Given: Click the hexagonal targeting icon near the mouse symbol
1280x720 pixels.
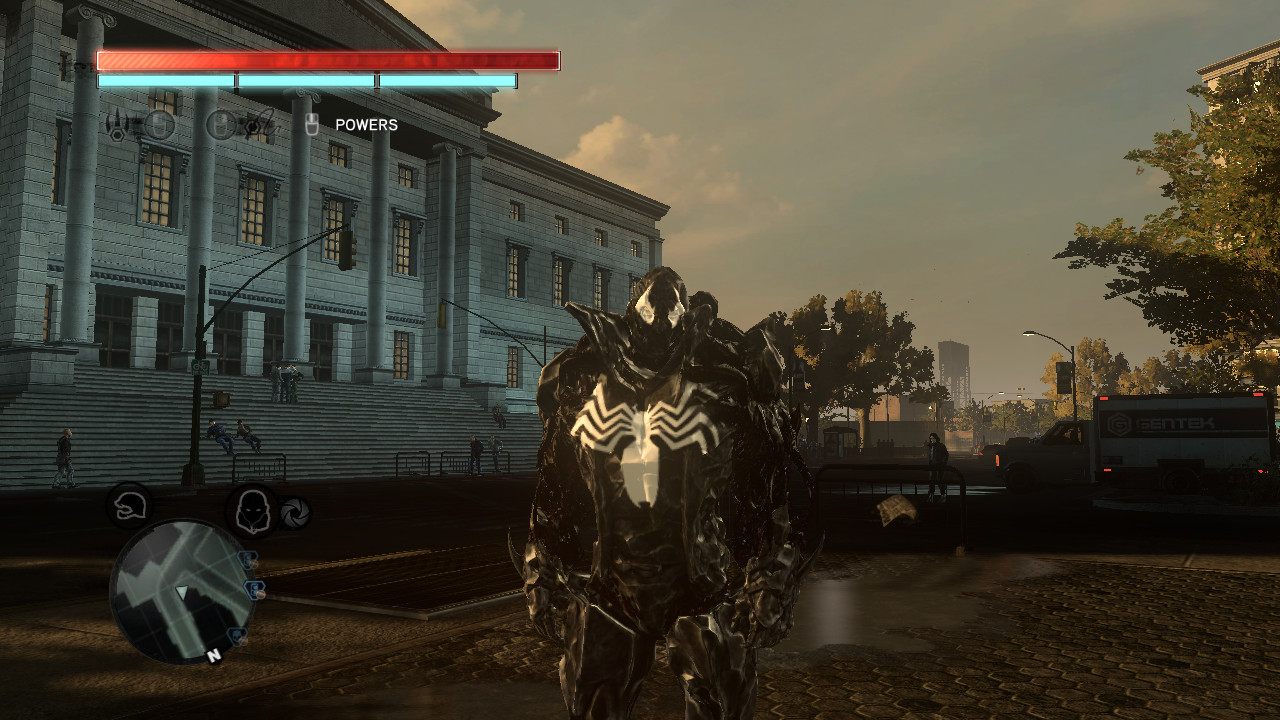Looking at the screenshot, I should click(252, 126).
